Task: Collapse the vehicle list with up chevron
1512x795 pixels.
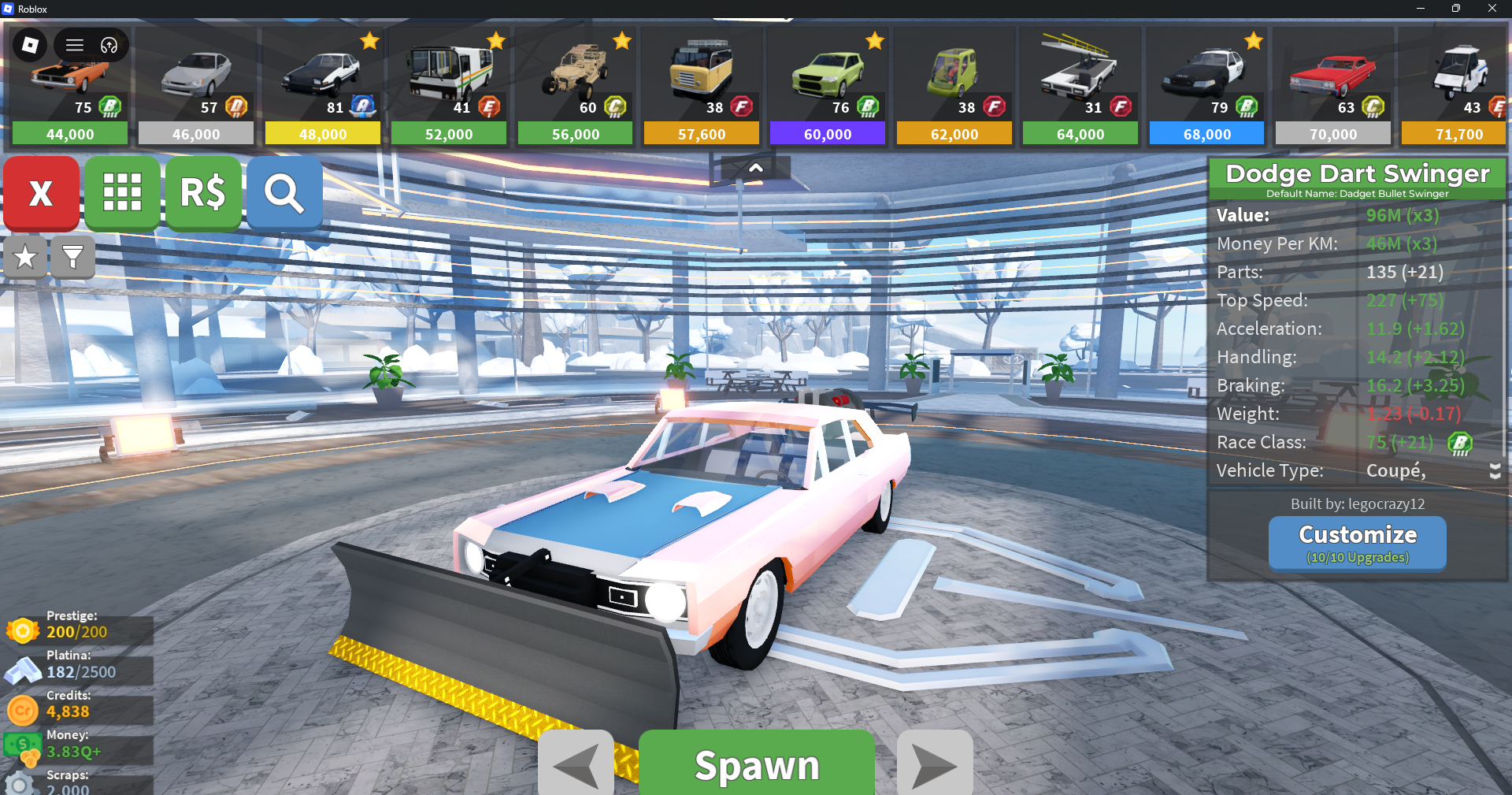Action: coord(755,168)
